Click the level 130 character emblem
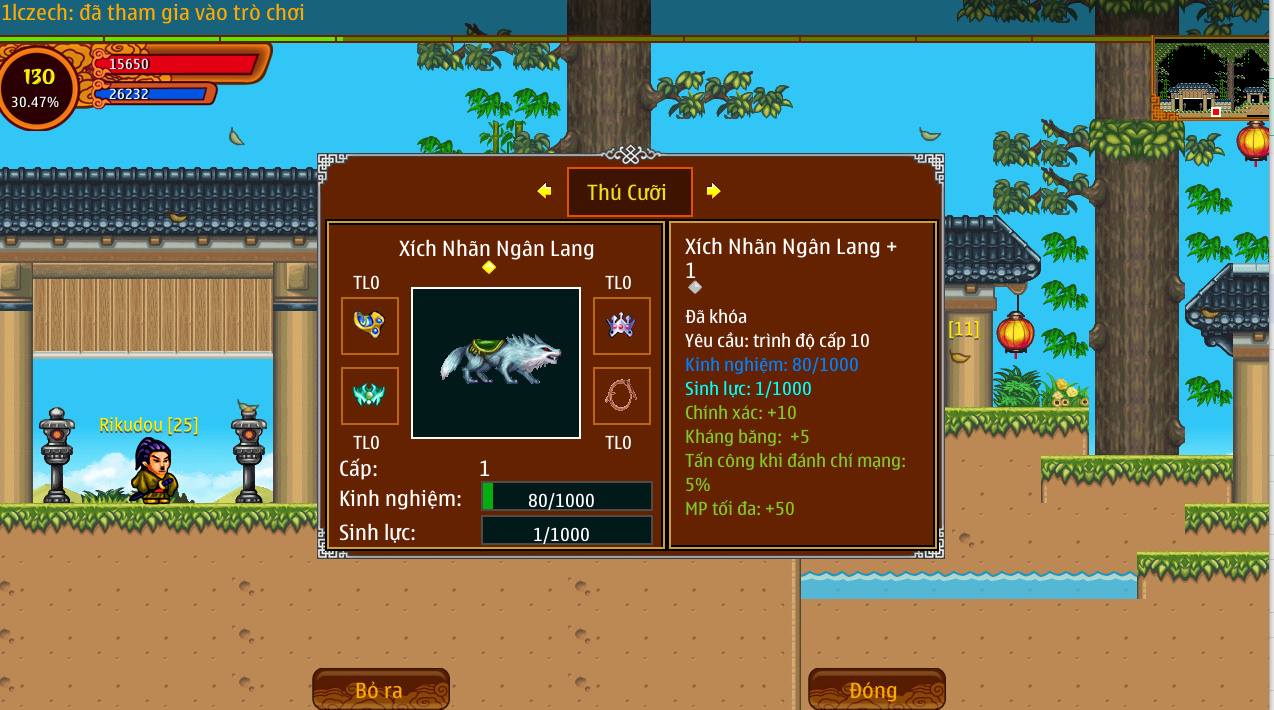This screenshot has height=710, width=1274. click(x=38, y=87)
